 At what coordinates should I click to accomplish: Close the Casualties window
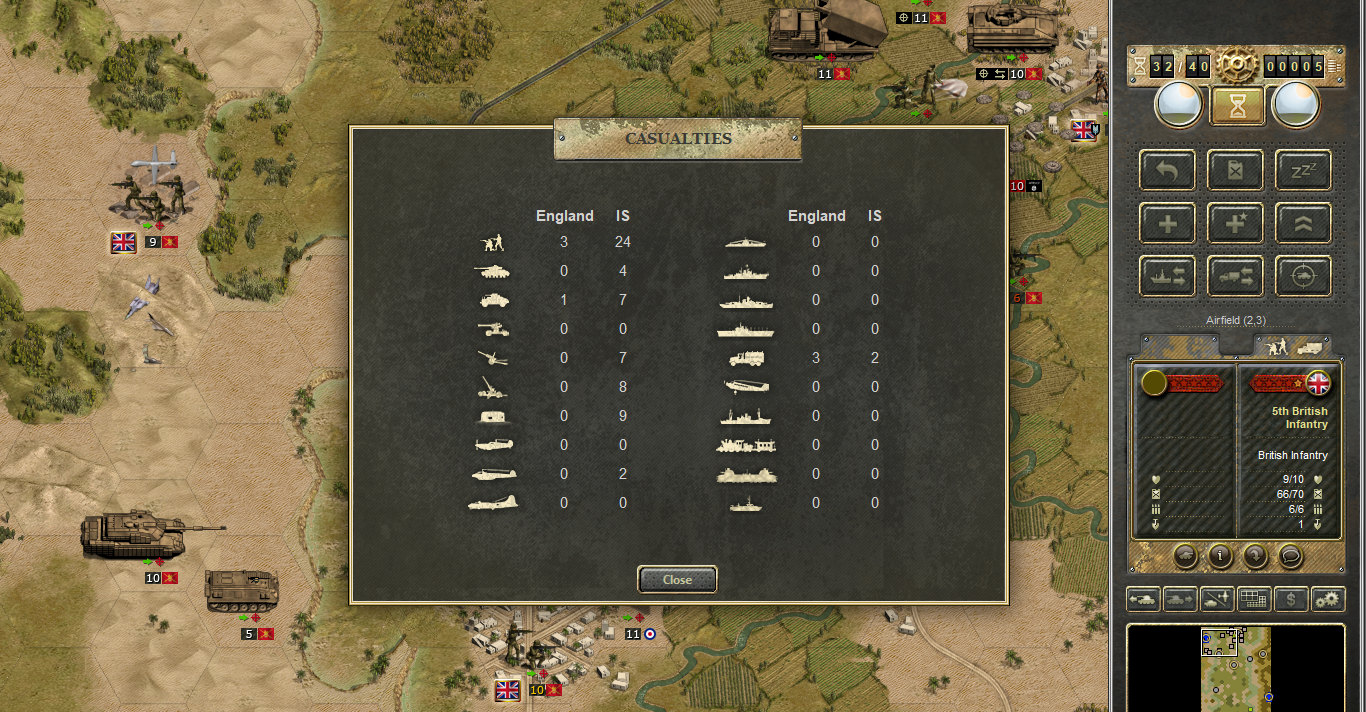point(677,579)
